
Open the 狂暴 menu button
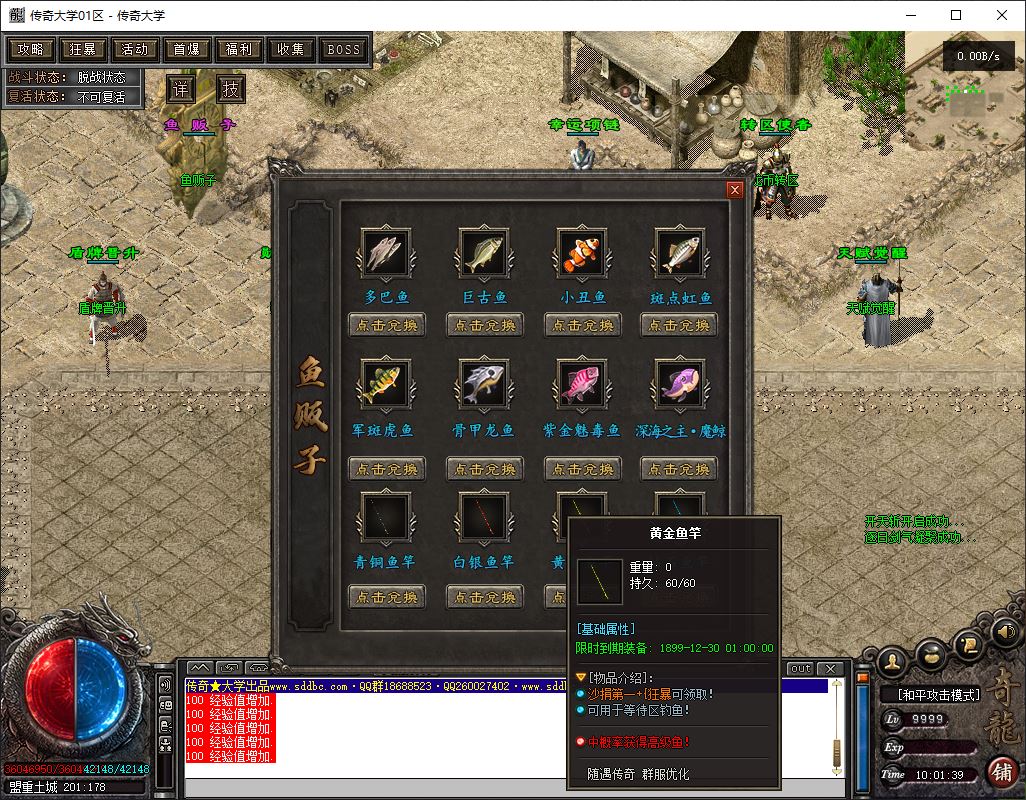tap(83, 49)
